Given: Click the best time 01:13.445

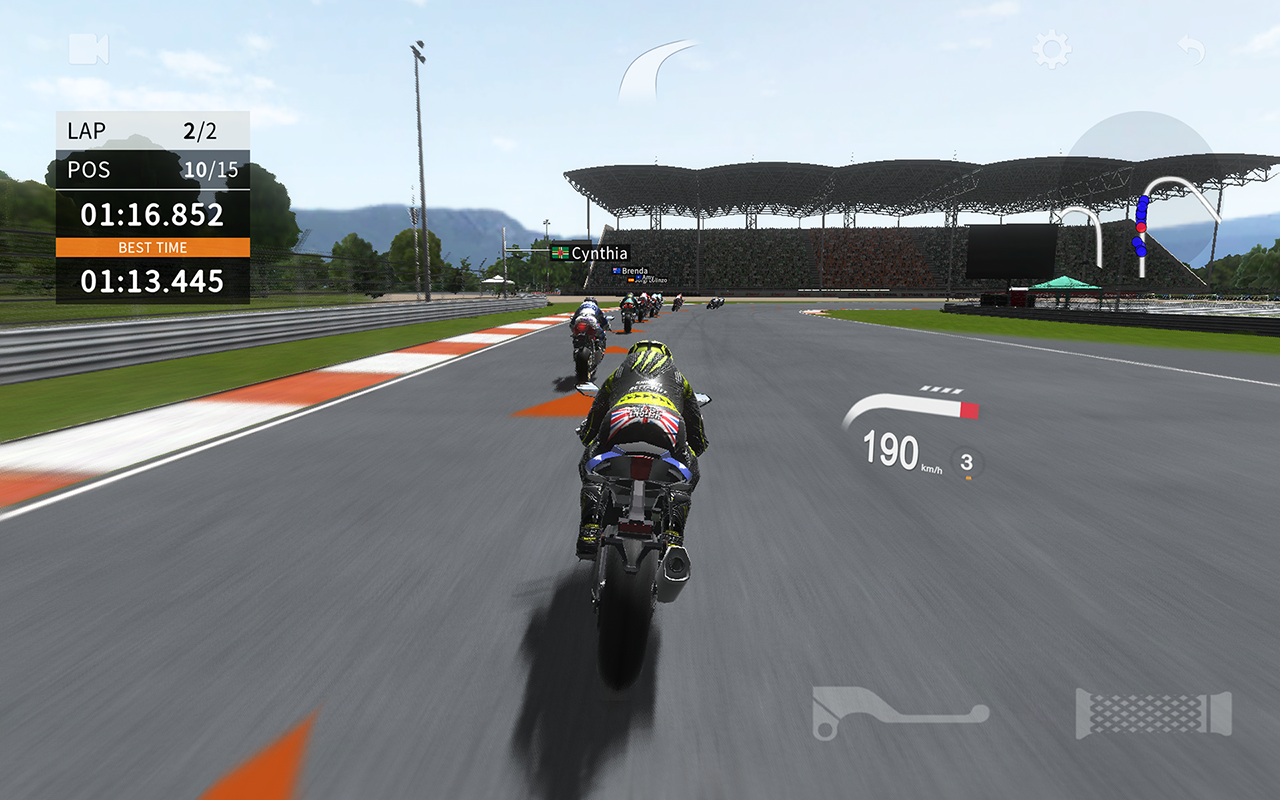Looking at the screenshot, I should click(x=150, y=281).
